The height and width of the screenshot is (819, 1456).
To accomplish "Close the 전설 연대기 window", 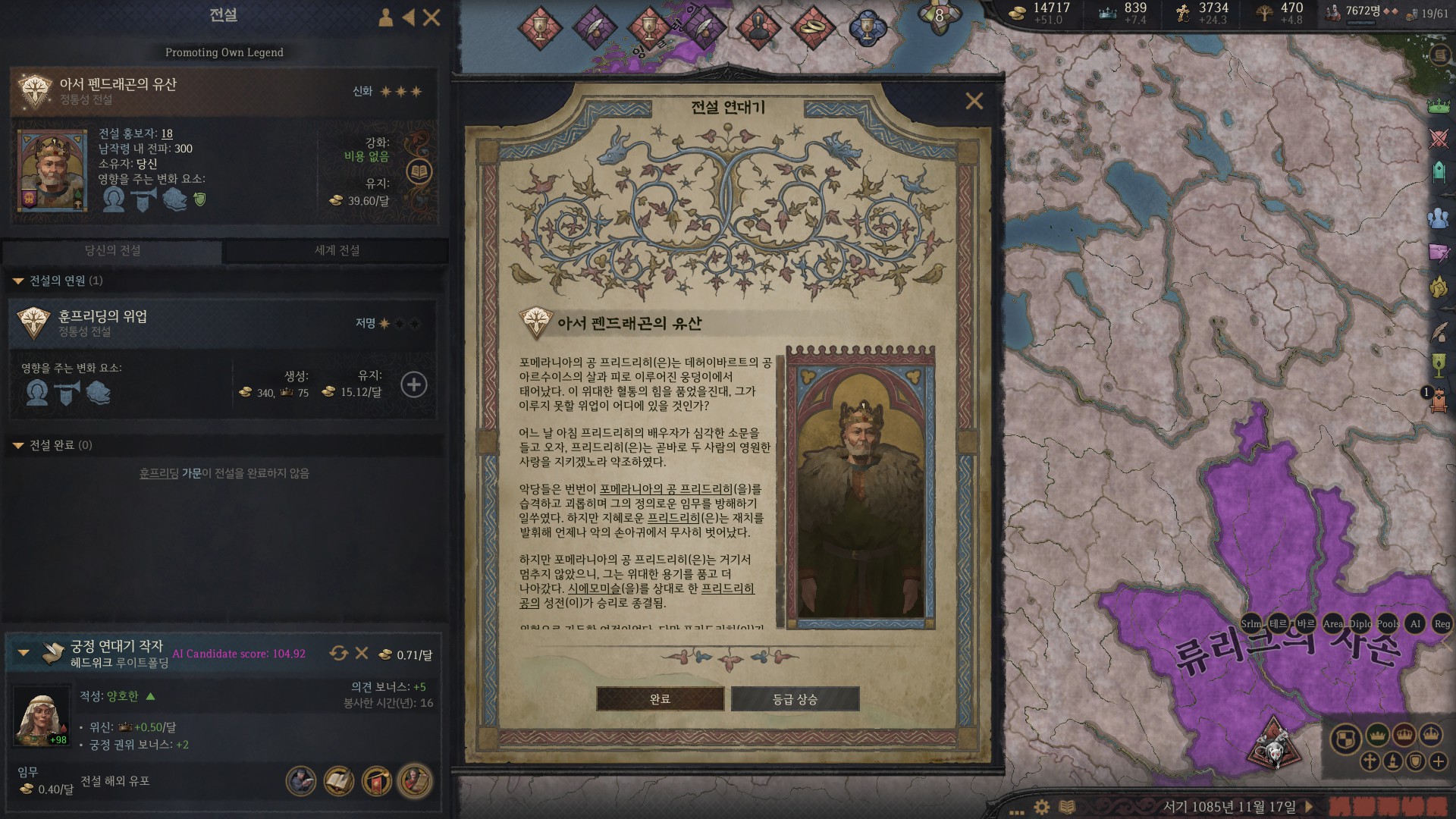I will (974, 101).
